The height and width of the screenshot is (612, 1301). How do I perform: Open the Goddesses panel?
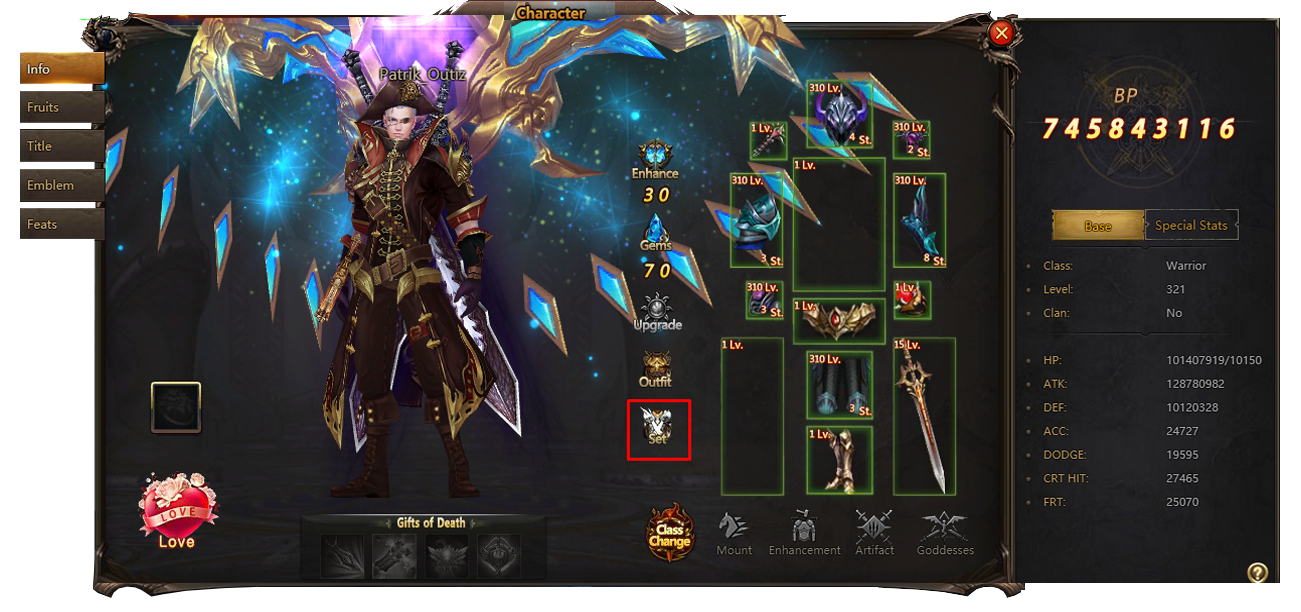pyautogui.click(x=945, y=533)
